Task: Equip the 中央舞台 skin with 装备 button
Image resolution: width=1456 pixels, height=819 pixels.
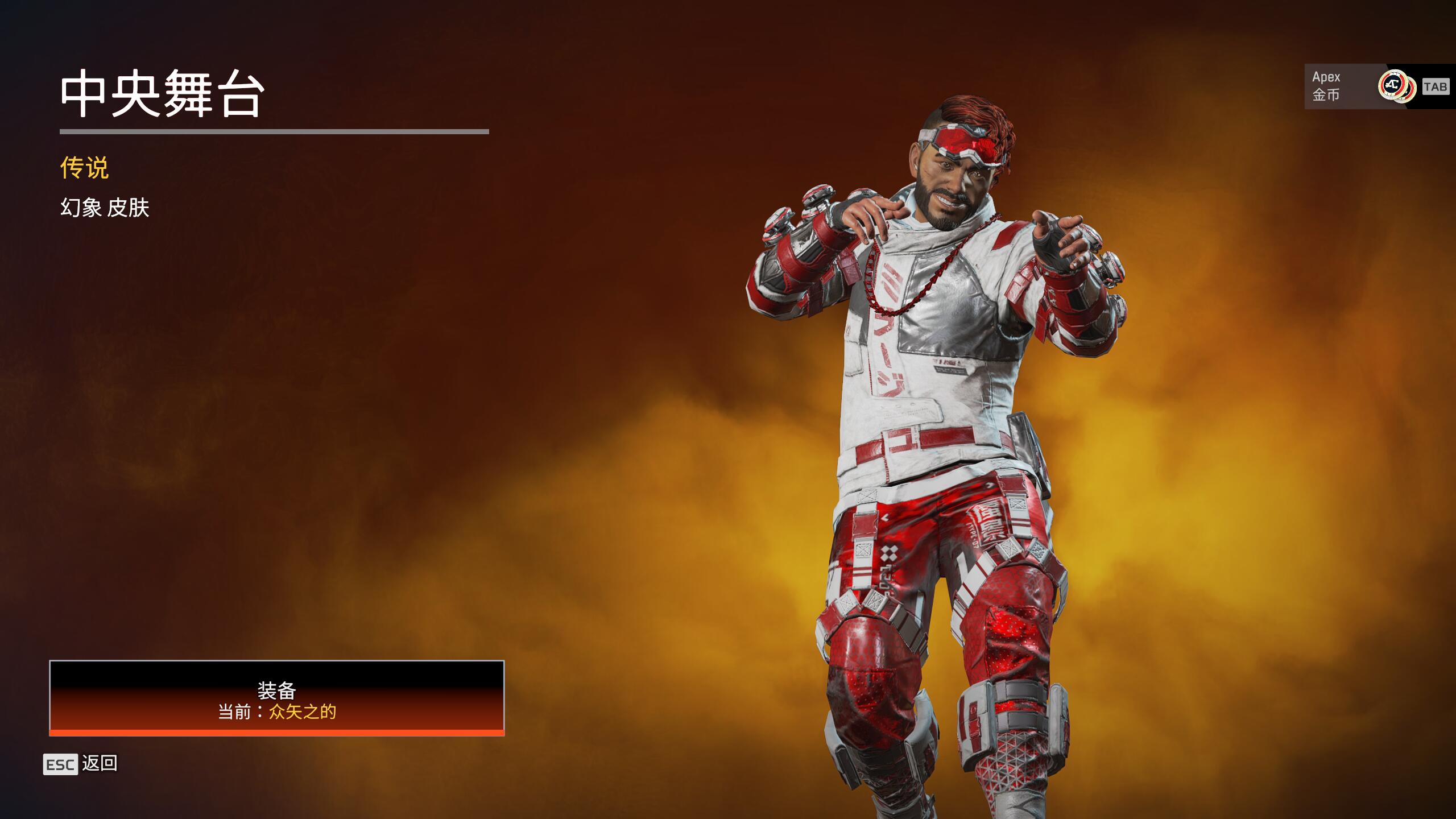Action: click(x=276, y=698)
